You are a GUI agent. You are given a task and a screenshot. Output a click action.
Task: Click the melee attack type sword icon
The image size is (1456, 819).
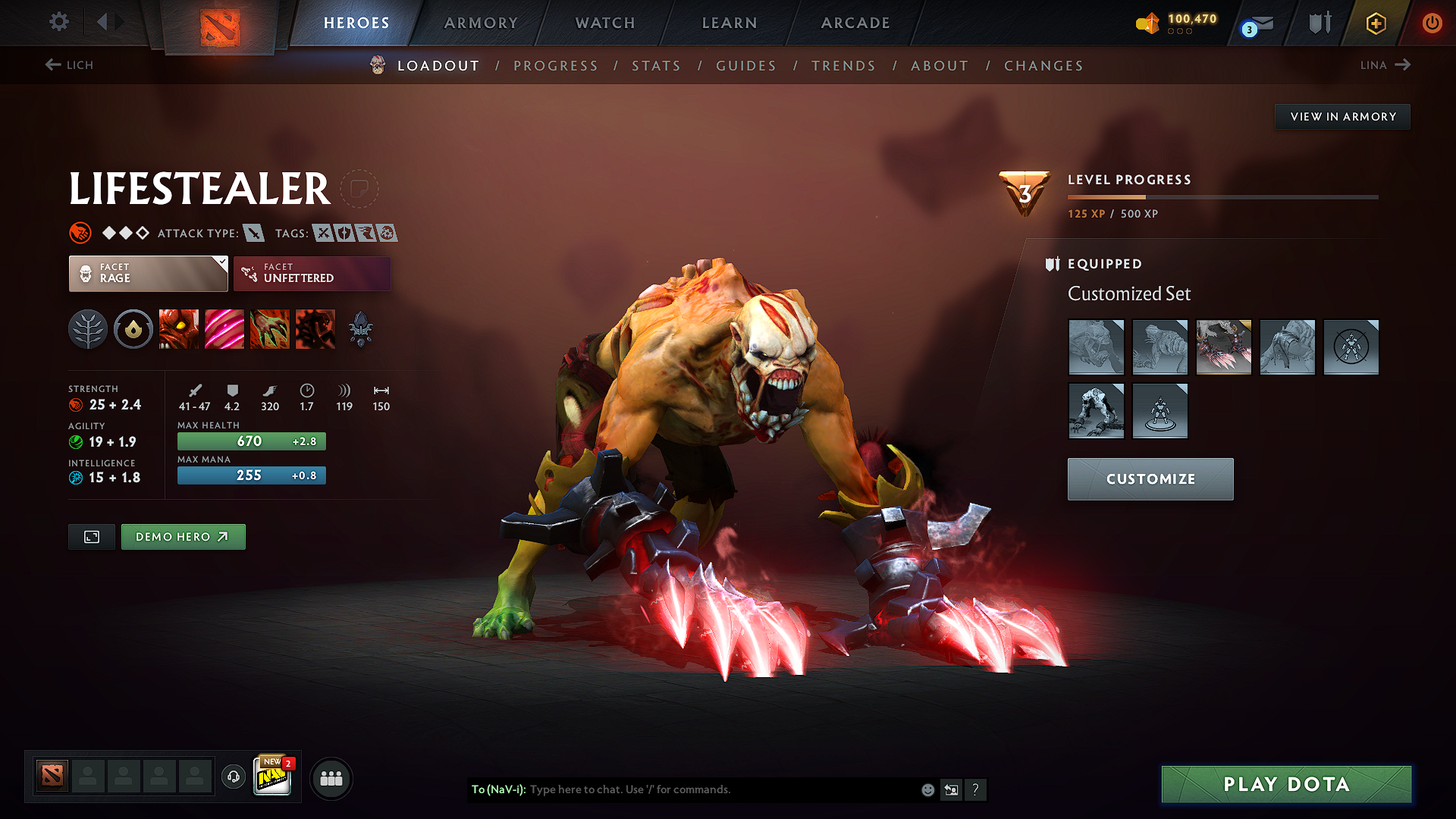[253, 233]
